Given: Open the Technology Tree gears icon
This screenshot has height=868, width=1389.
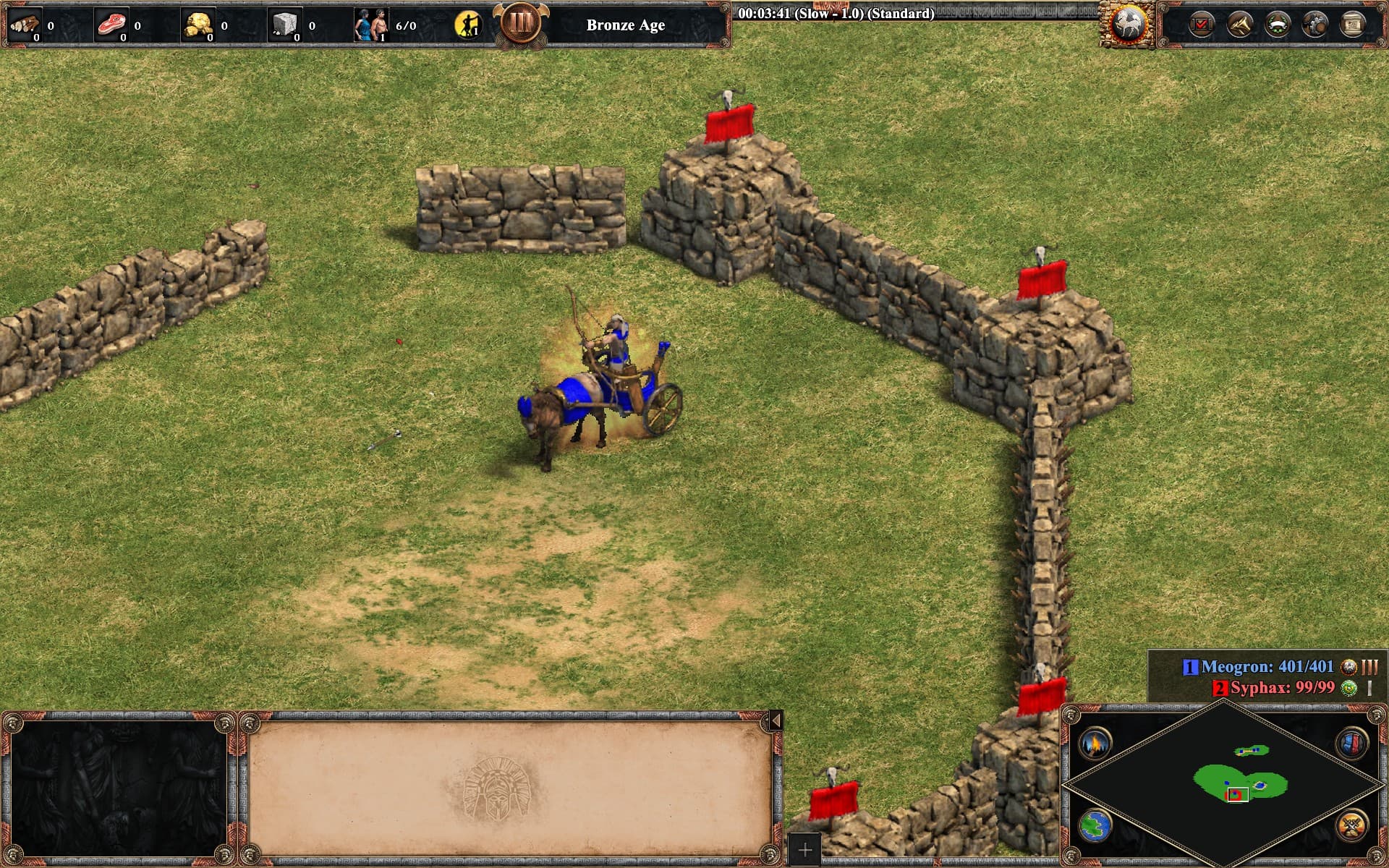Looking at the screenshot, I should pos(1314,24).
